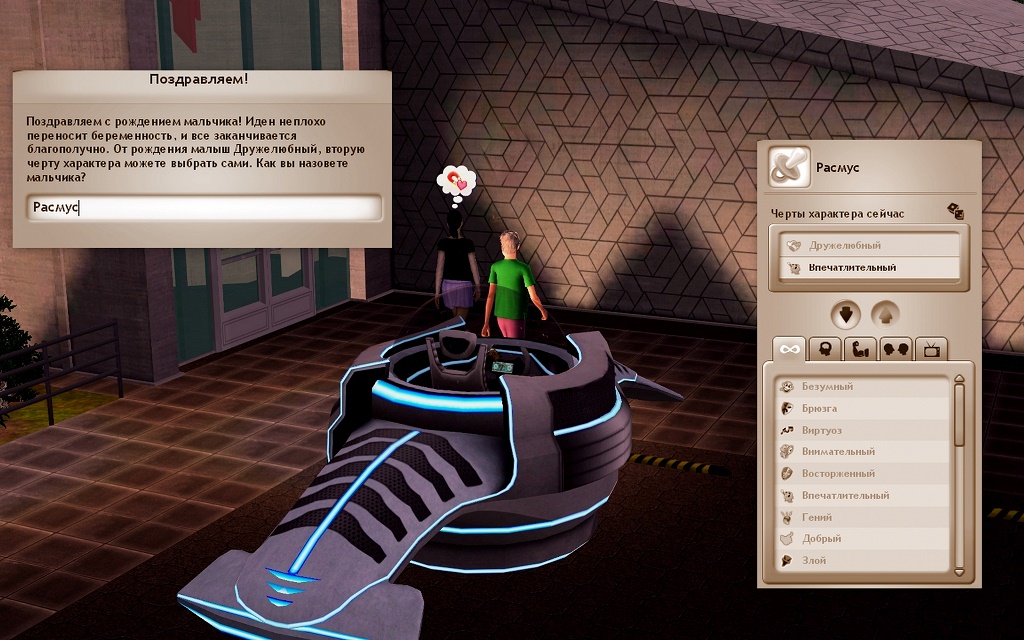Randomize traits with the dice icon
The height and width of the screenshot is (640, 1024).
[955, 211]
